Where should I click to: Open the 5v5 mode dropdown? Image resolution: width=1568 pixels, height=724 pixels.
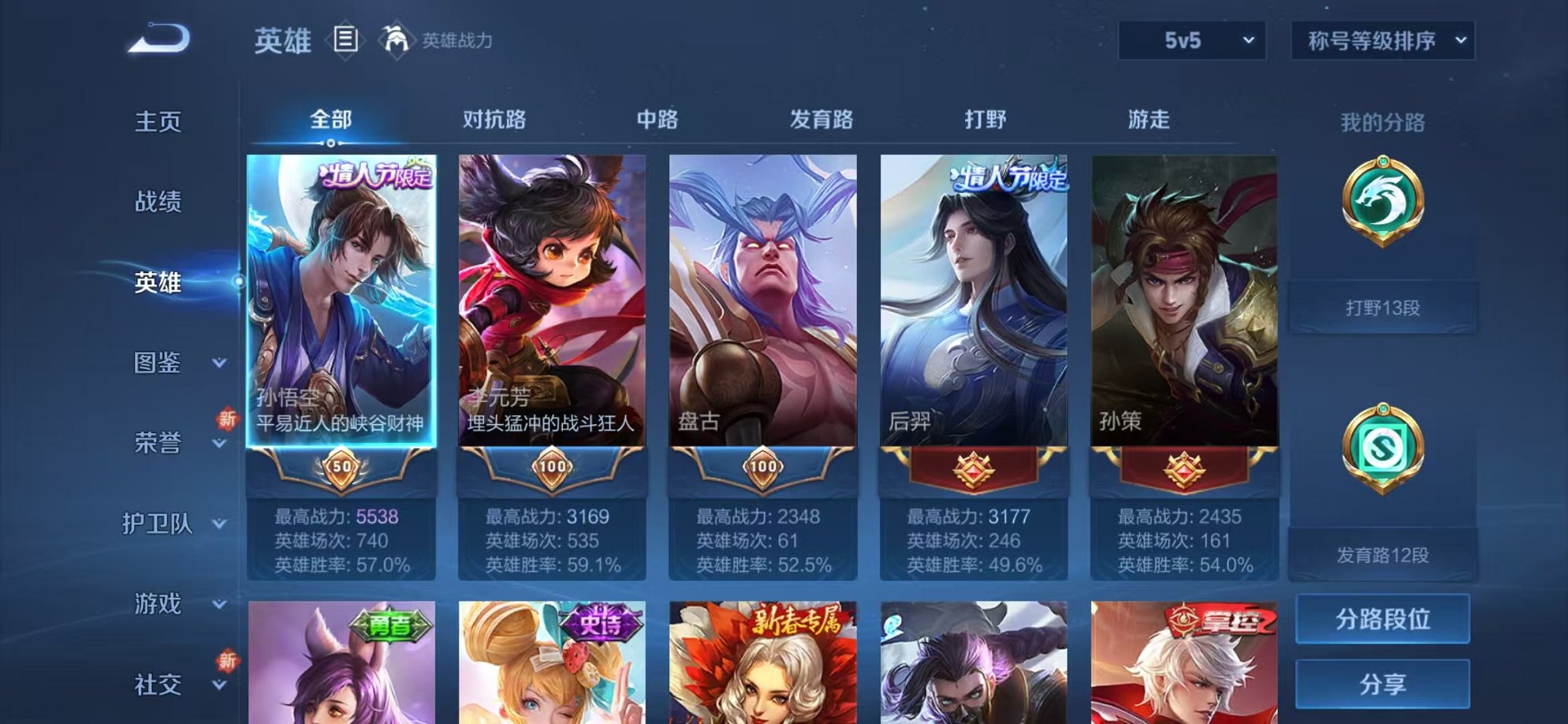tap(1193, 40)
